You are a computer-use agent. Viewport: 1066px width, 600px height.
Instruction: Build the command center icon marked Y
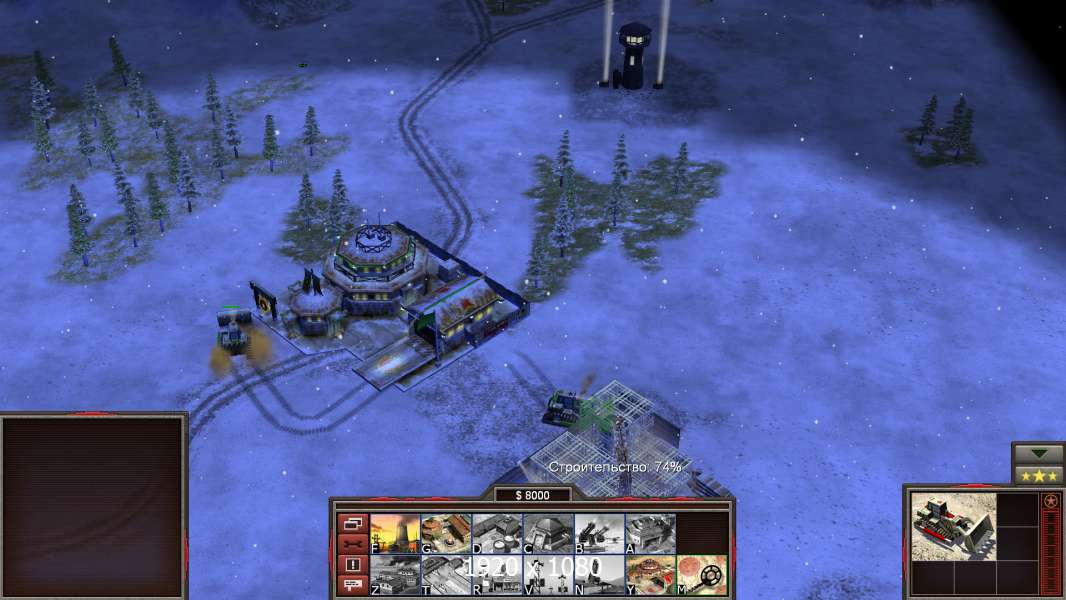(x=650, y=575)
